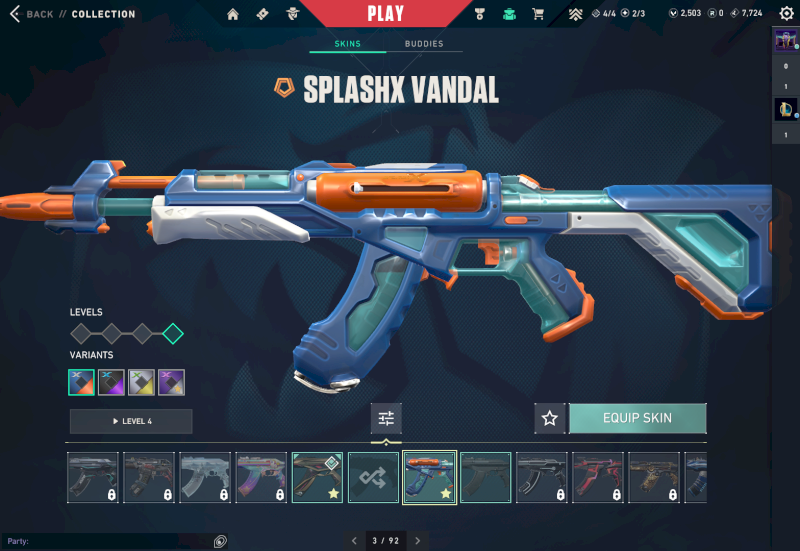The height and width of the screenshot is (551, 800).
Task: Choose the yellow-and-white color variant
Action: (x=141, y=382)
